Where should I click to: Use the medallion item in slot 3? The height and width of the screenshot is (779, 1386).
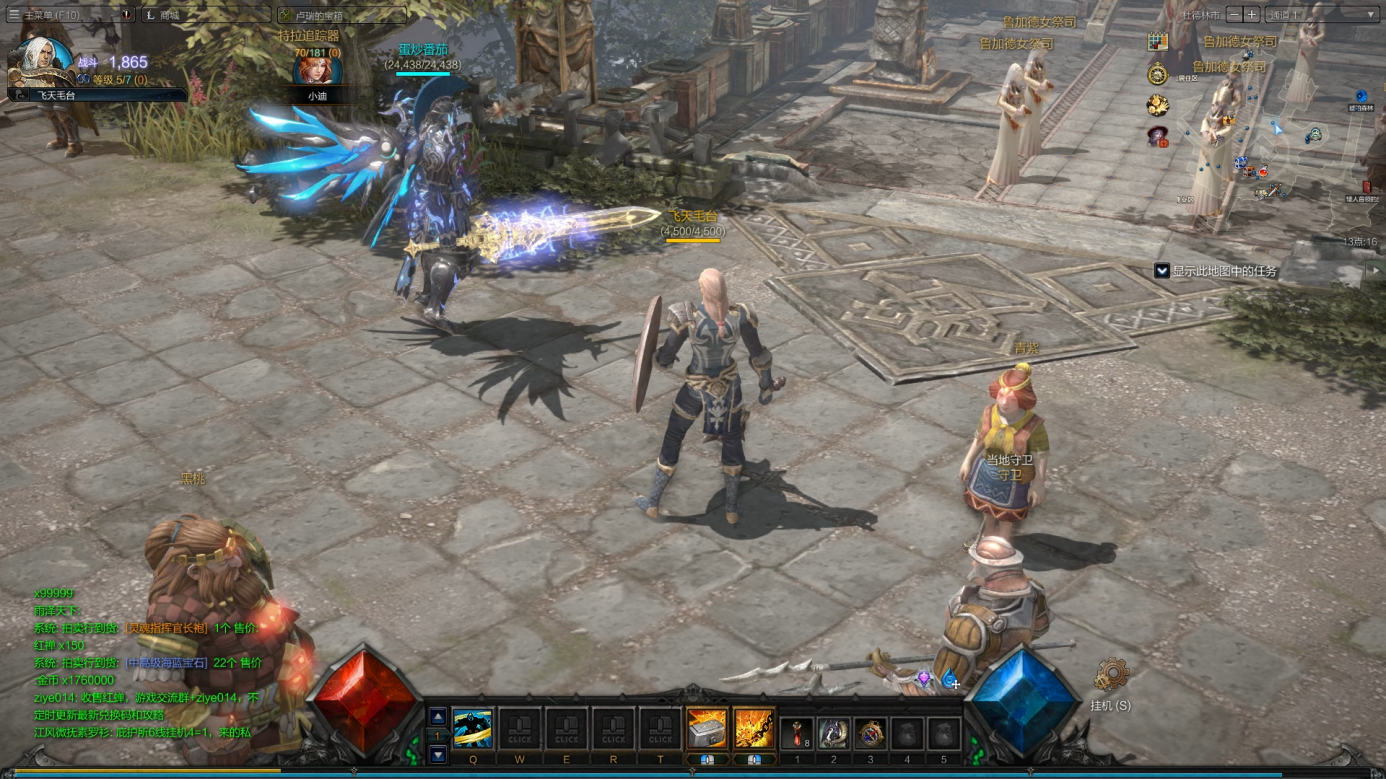tap(870, 734)
